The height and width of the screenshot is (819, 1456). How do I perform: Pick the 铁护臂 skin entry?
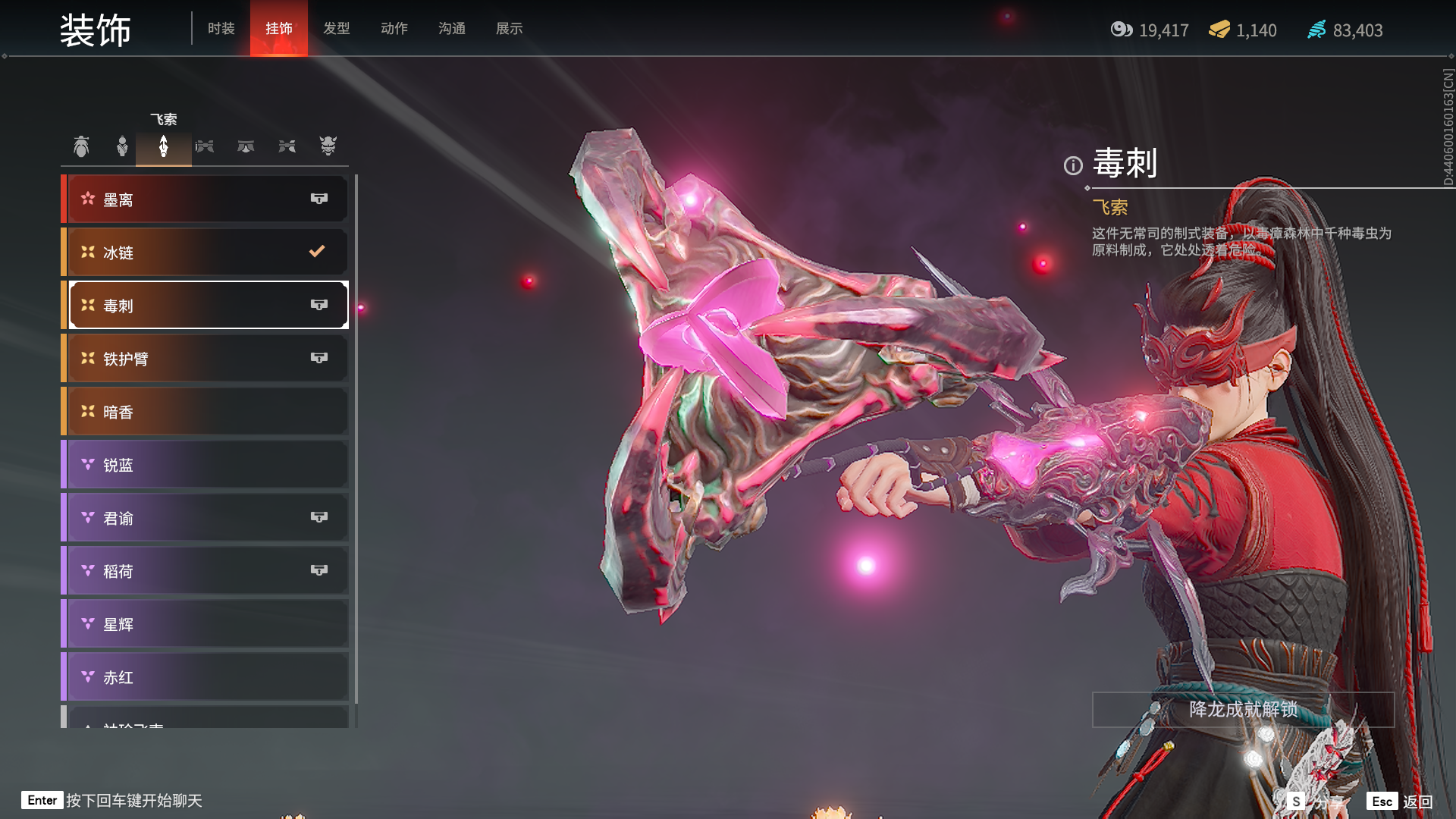[x=206, y=359]
